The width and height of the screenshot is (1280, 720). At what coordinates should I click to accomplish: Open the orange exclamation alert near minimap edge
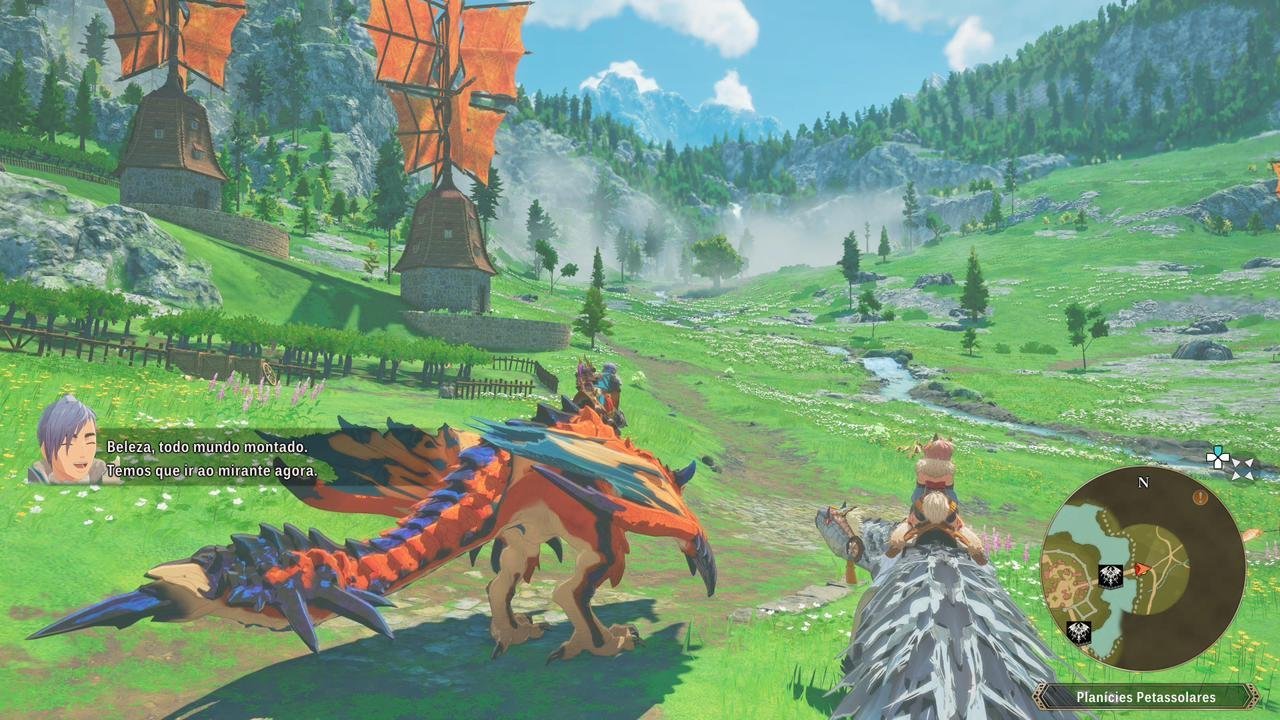1200,496
